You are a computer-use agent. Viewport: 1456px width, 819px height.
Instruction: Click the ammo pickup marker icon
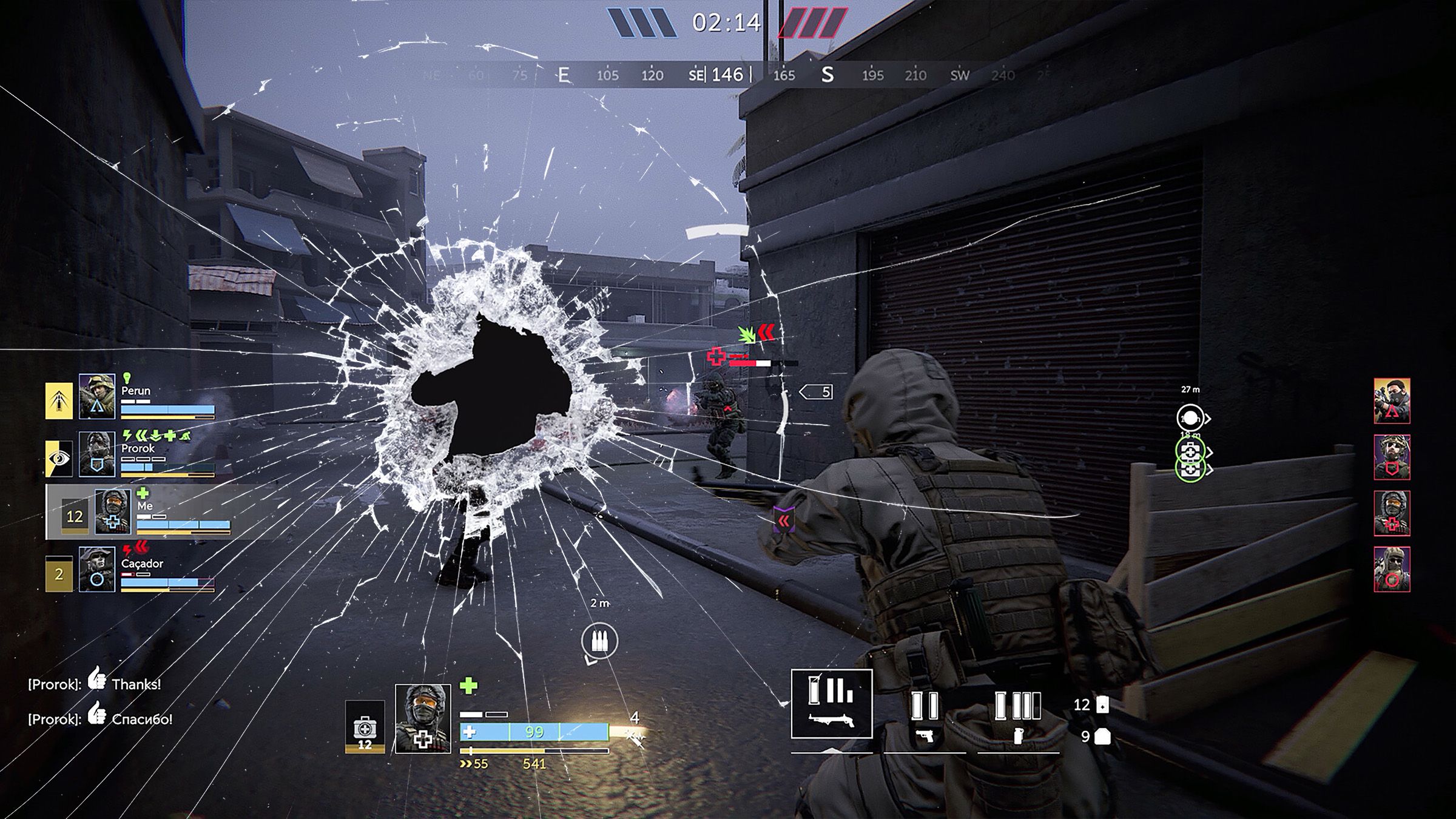pyautogui.click(x=599, y=640)
